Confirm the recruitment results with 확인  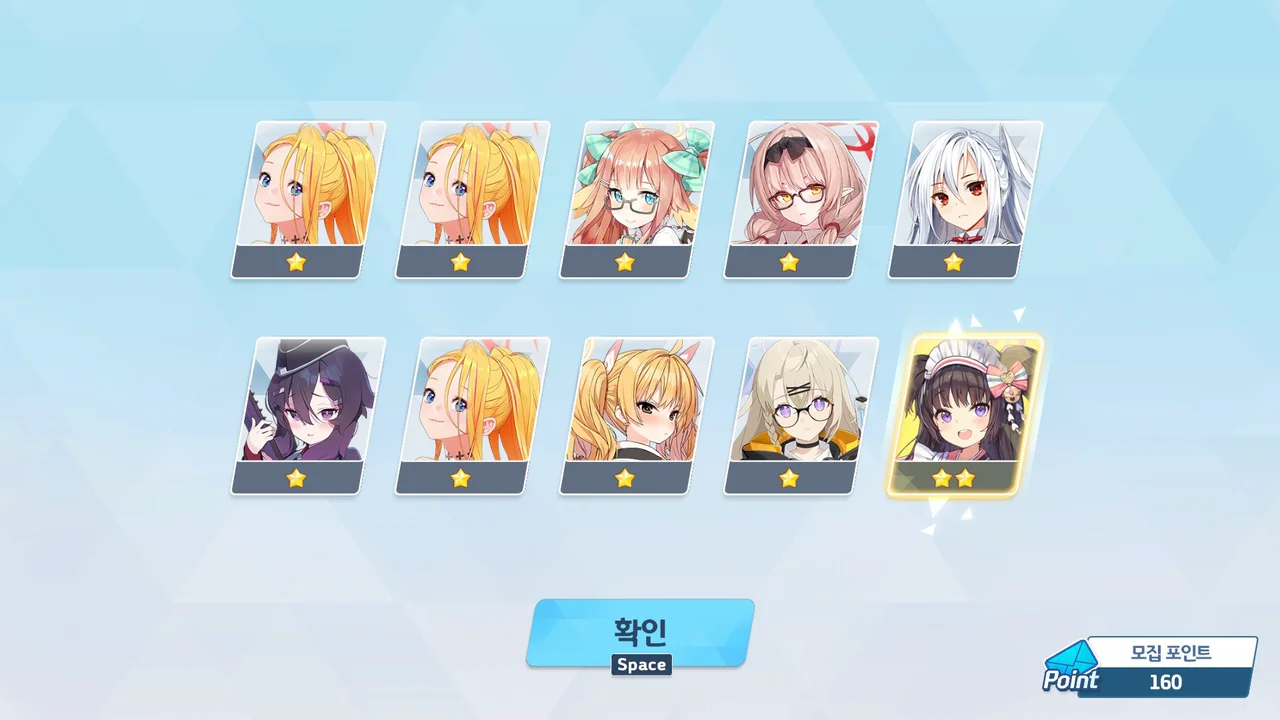[640, 632]
